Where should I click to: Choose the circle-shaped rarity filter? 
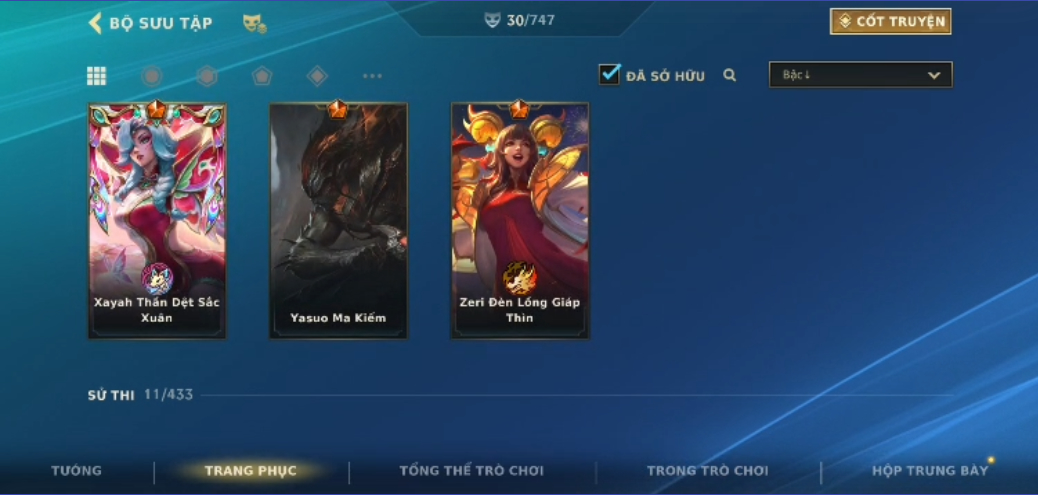point(152,76)
